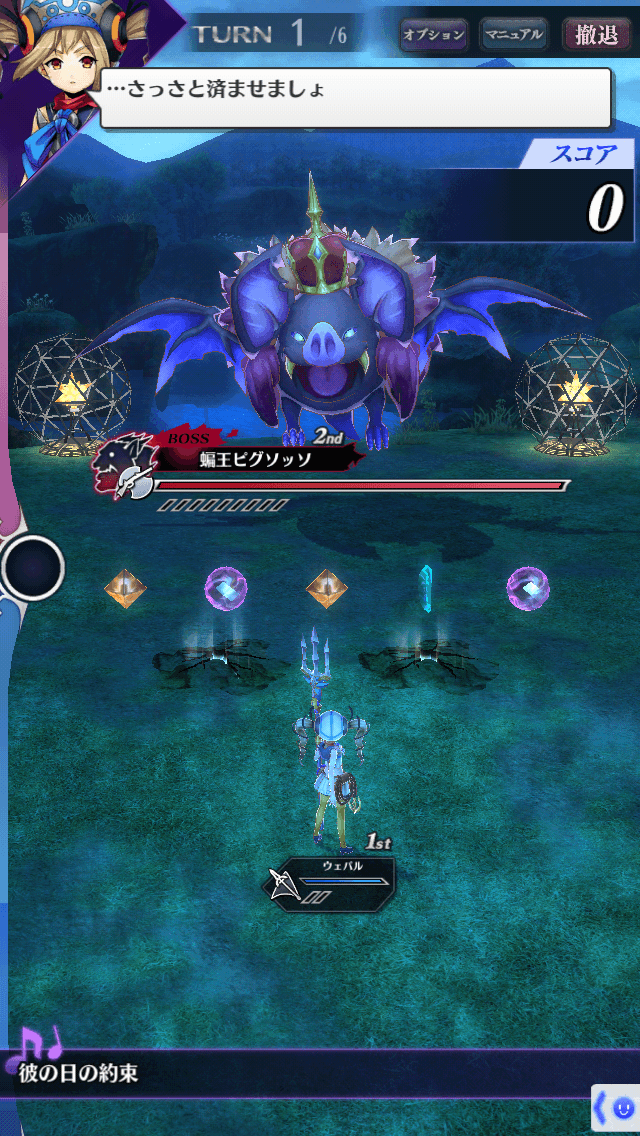This screenshot has height=1136, width=640.
Task: Tap the dark circular button on left edge
Action: click(x=33, y=568)
